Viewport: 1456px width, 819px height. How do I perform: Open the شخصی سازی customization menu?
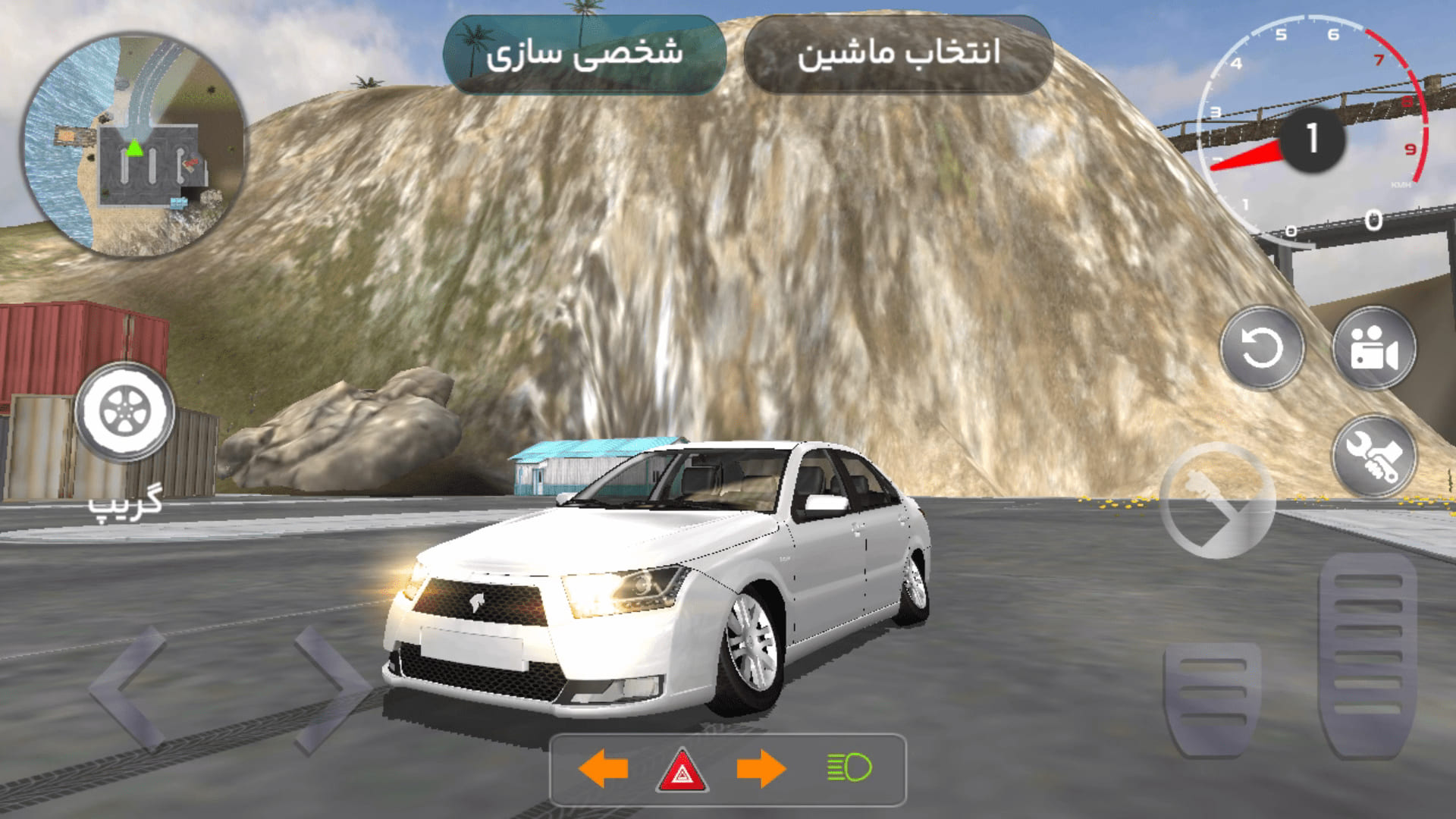coord(584,55)
